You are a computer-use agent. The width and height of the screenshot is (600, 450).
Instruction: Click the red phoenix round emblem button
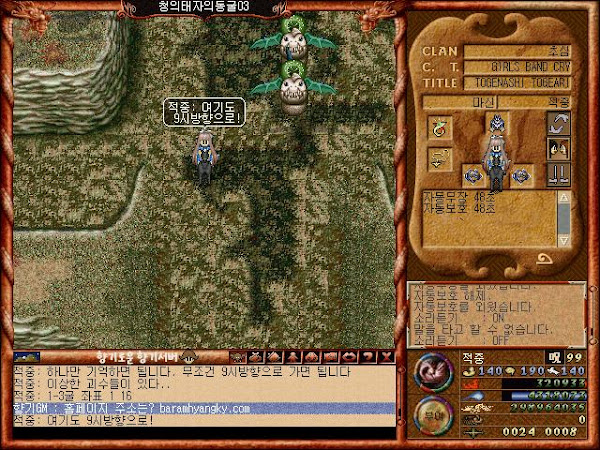click(432, 373)
